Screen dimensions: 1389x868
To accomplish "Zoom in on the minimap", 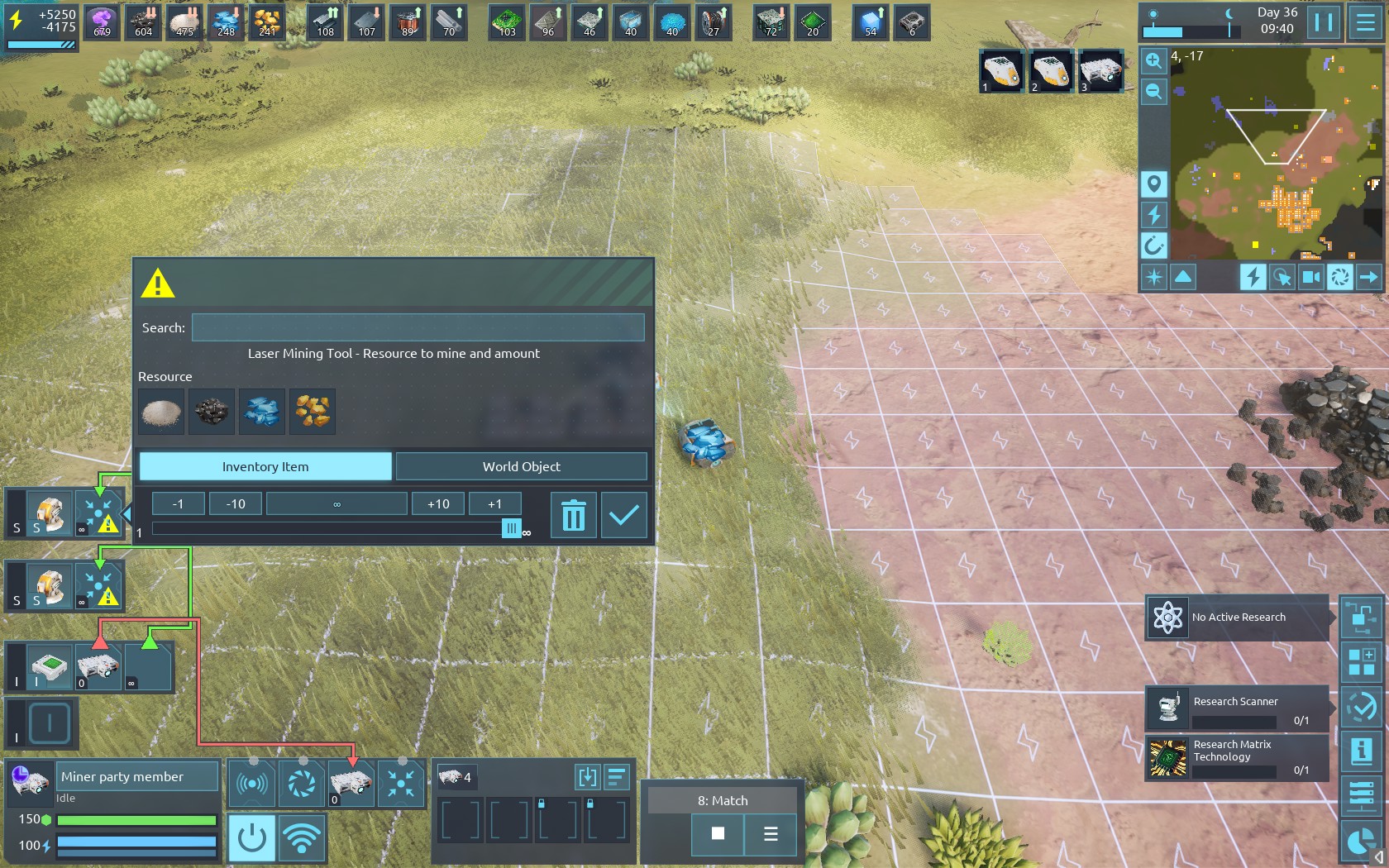I will (1153, 60).
